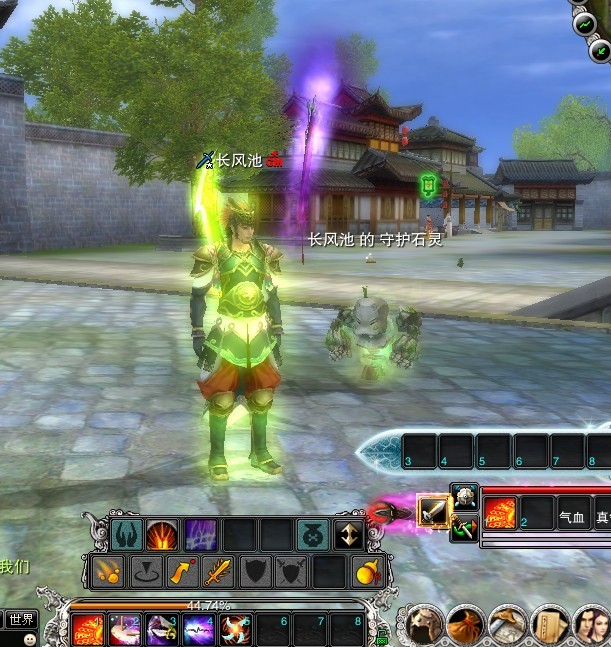
Task: Open the character helmet menu button
Action: click(x=425, y=625)
